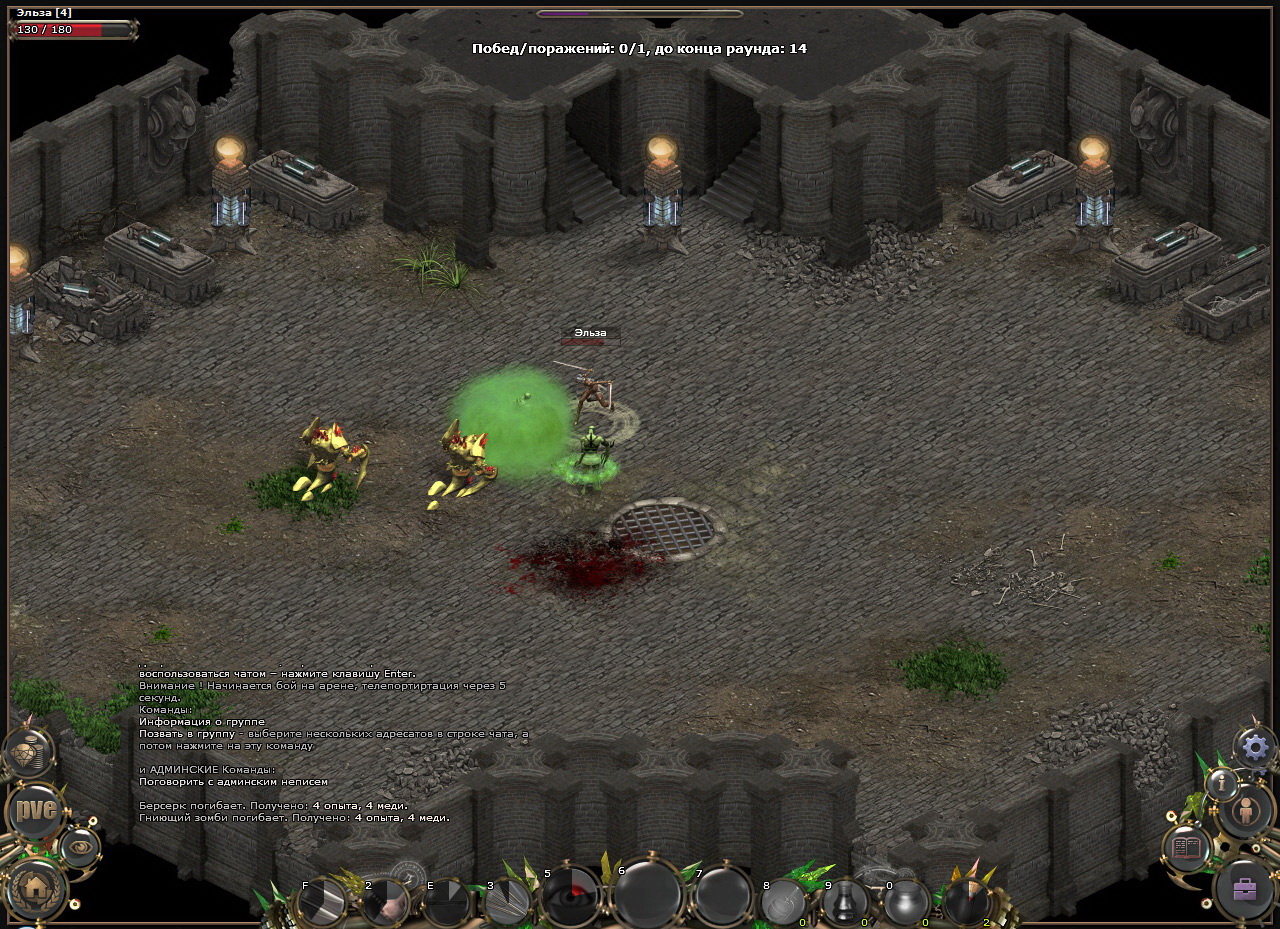Toggle the pve mode button
This screenshot has height=929, width=1280.
[36, 811]
